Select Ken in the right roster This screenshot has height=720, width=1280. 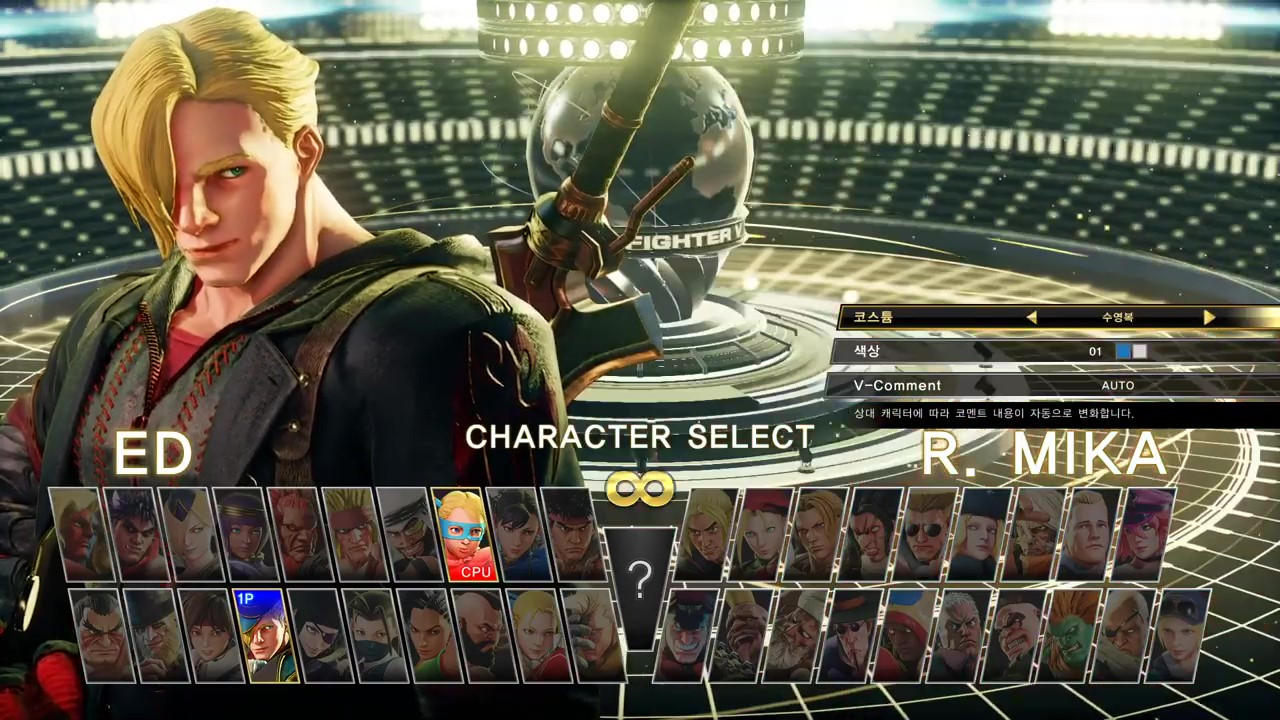(702, 535)
